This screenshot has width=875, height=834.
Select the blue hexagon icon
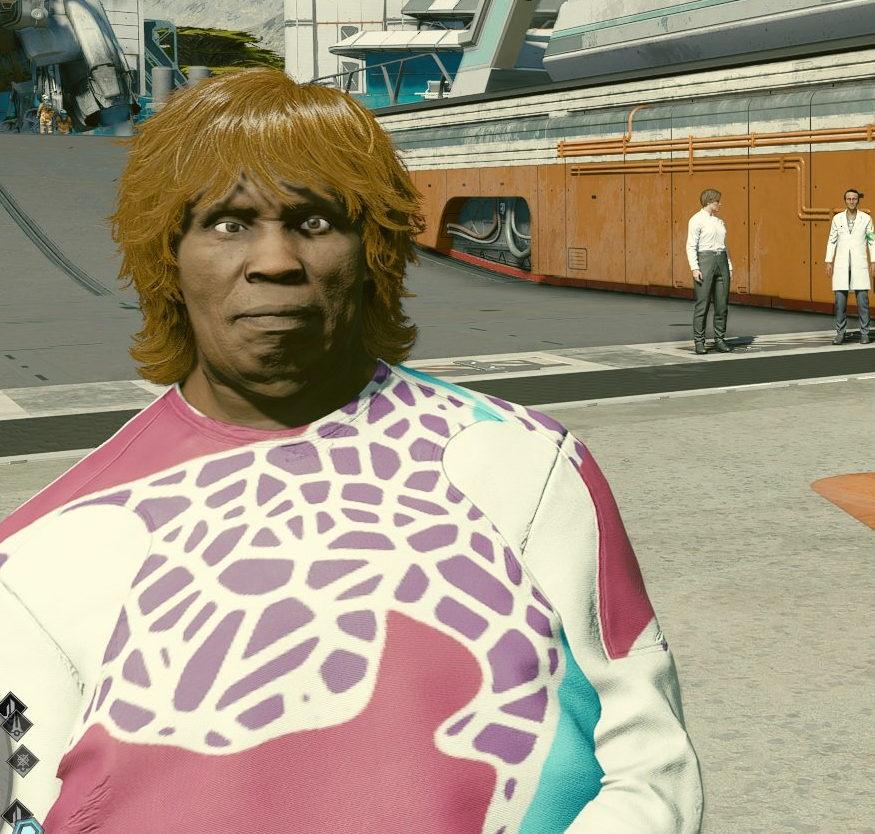pyautogui.click(x=28, y=827)
